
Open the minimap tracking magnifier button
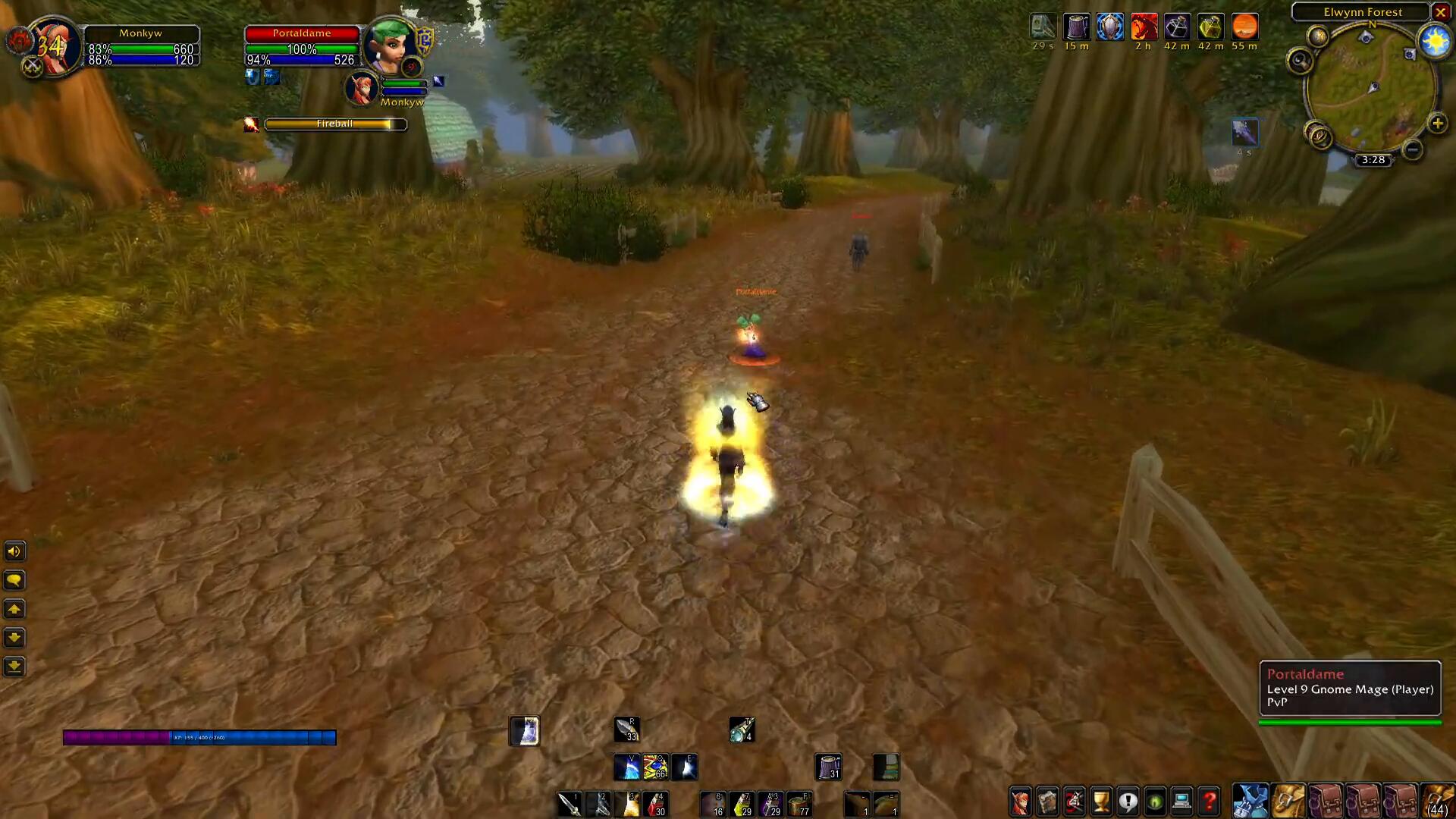pyautogui.click(x=1300, y=61)
